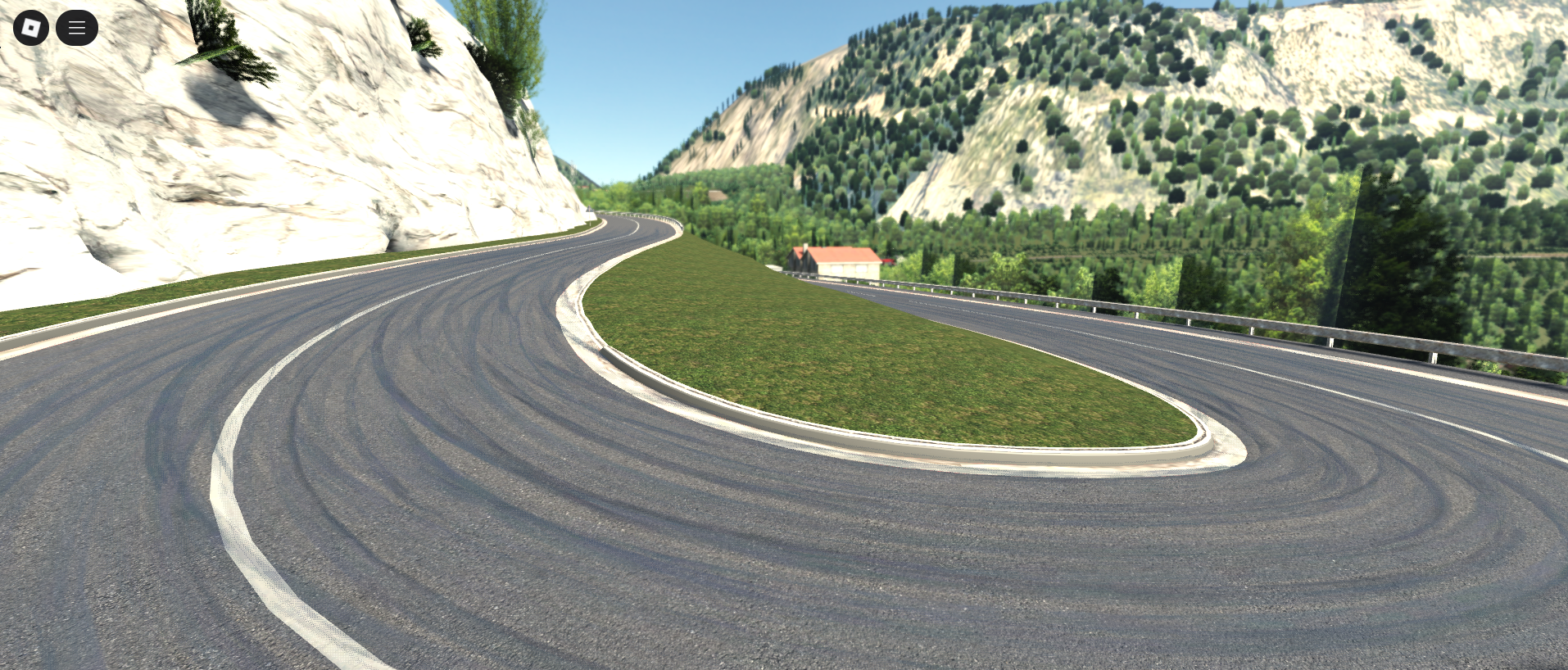The image size is (1568, 670).
Task: Open the Roblox logo menu
Action: coord(31,28)
